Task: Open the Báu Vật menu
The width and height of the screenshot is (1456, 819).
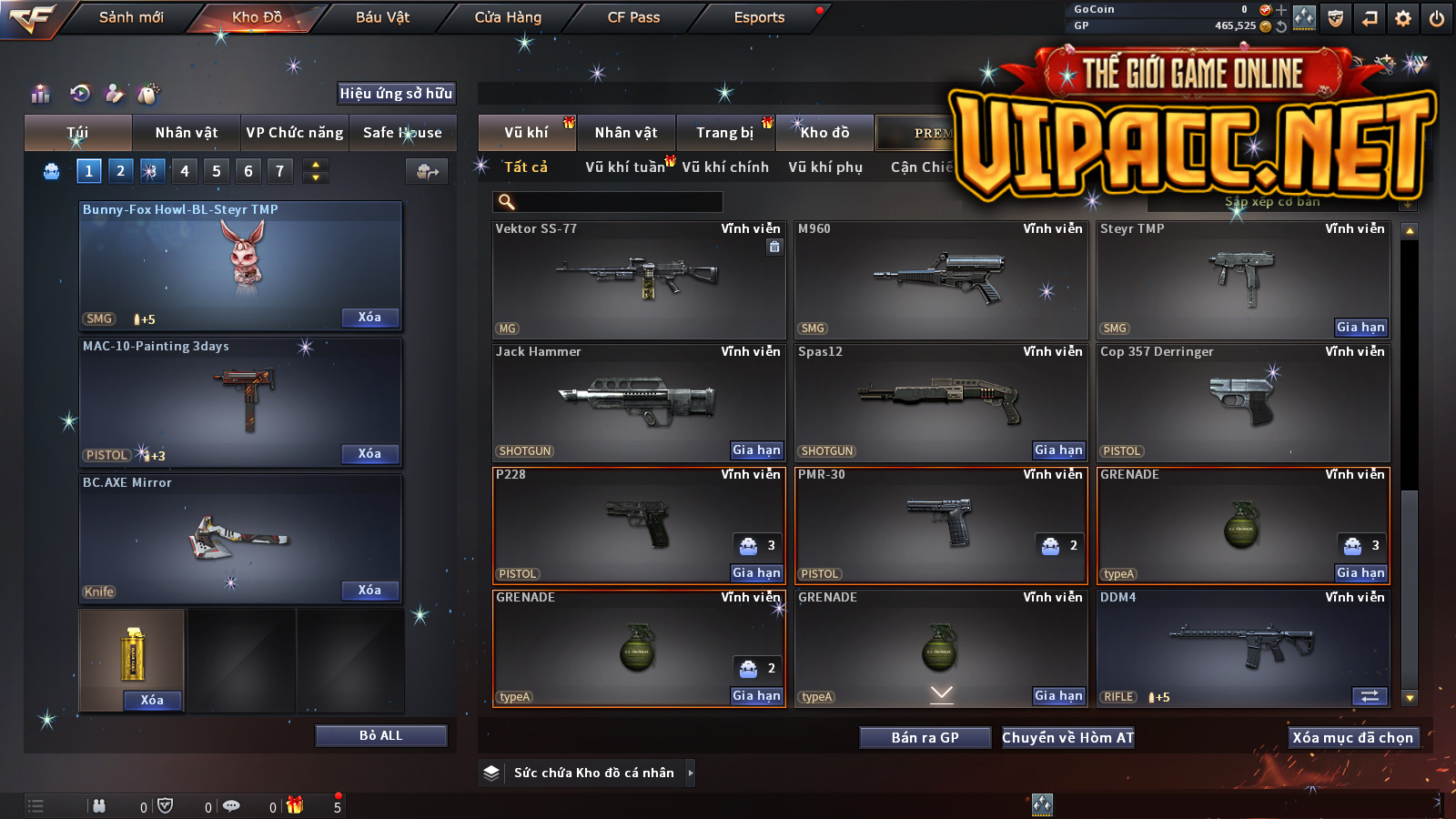Action: (x=382, y=17)
